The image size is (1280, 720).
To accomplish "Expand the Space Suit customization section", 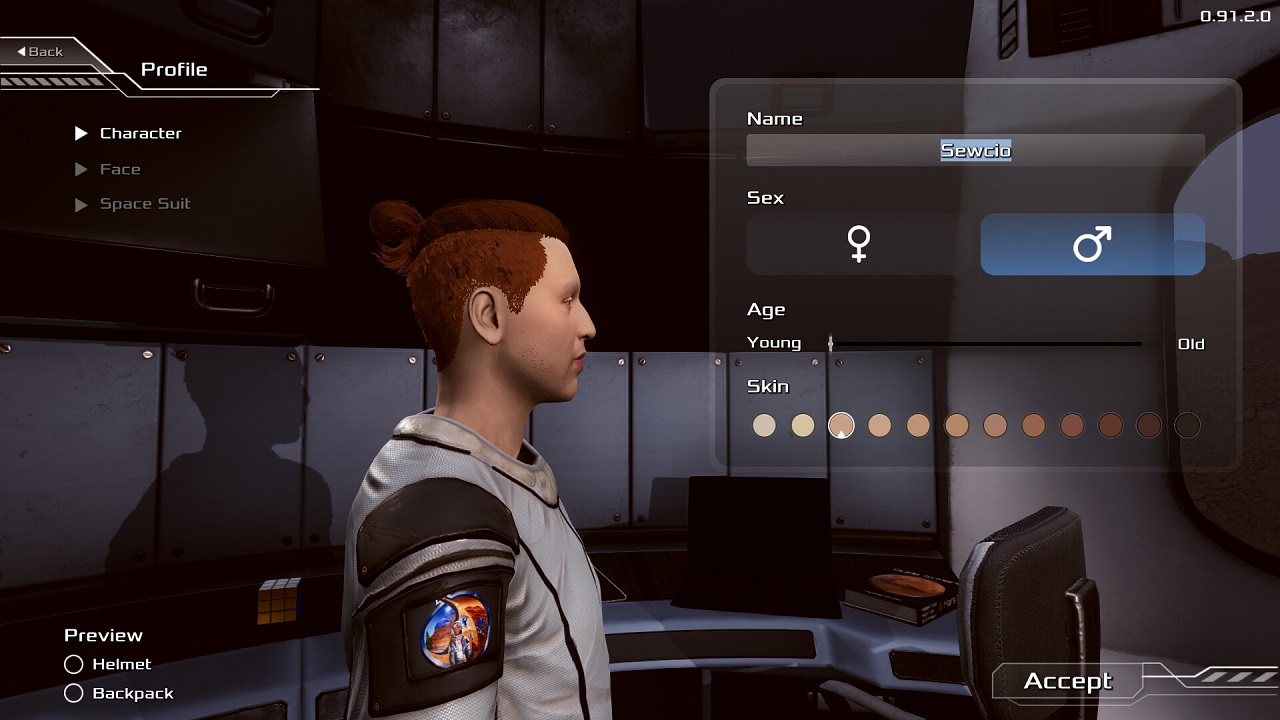I will tap(144, 204).
